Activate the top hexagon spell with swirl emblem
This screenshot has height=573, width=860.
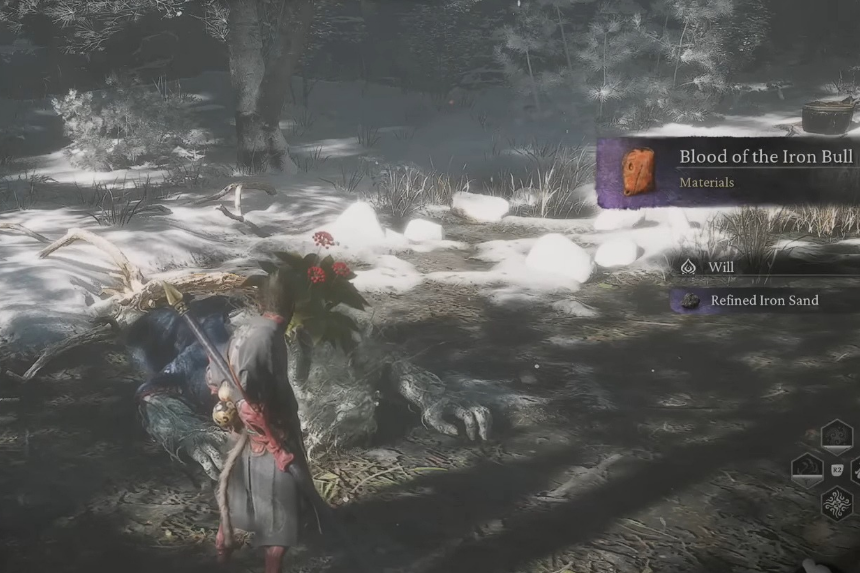tap(836, 437)
